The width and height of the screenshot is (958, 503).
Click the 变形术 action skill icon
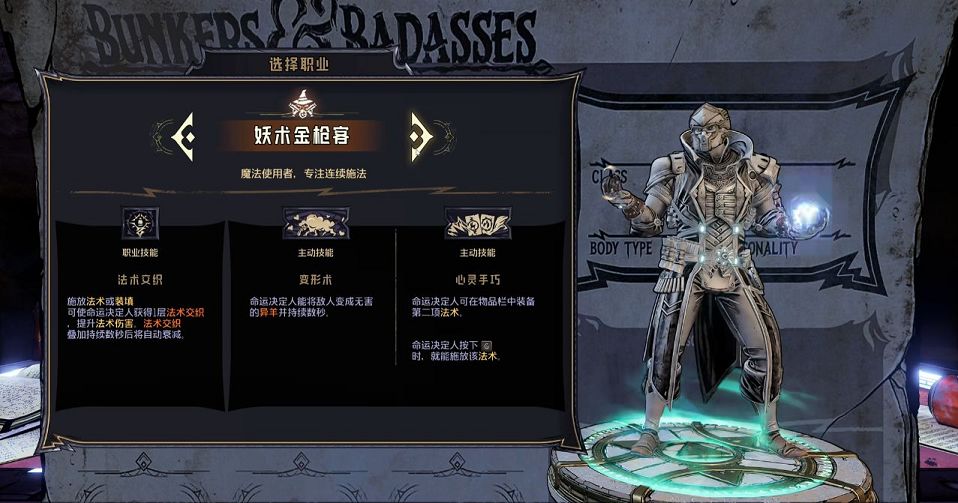[x=315, y=223]
